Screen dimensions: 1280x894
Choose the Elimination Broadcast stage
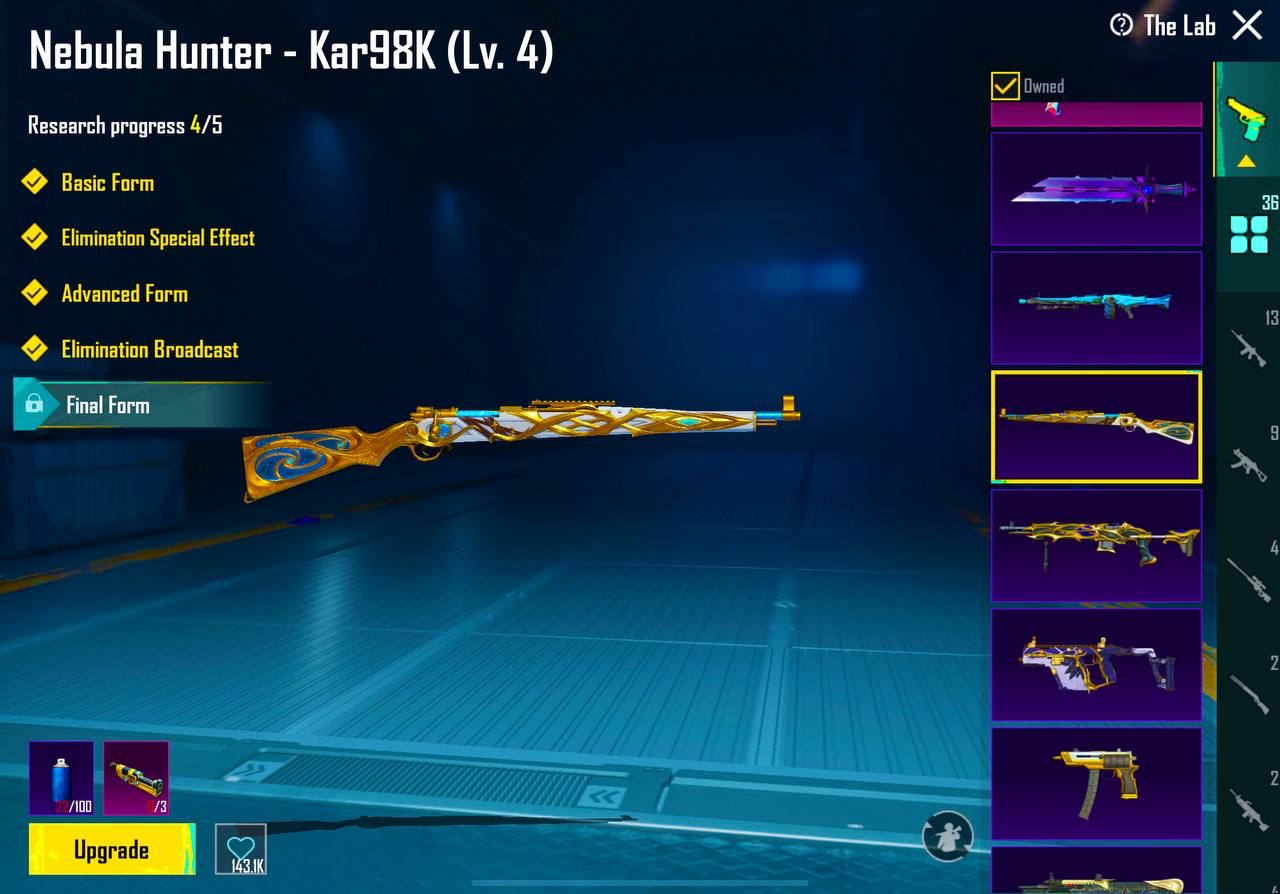pyautogui.click(x=149, y=350)
